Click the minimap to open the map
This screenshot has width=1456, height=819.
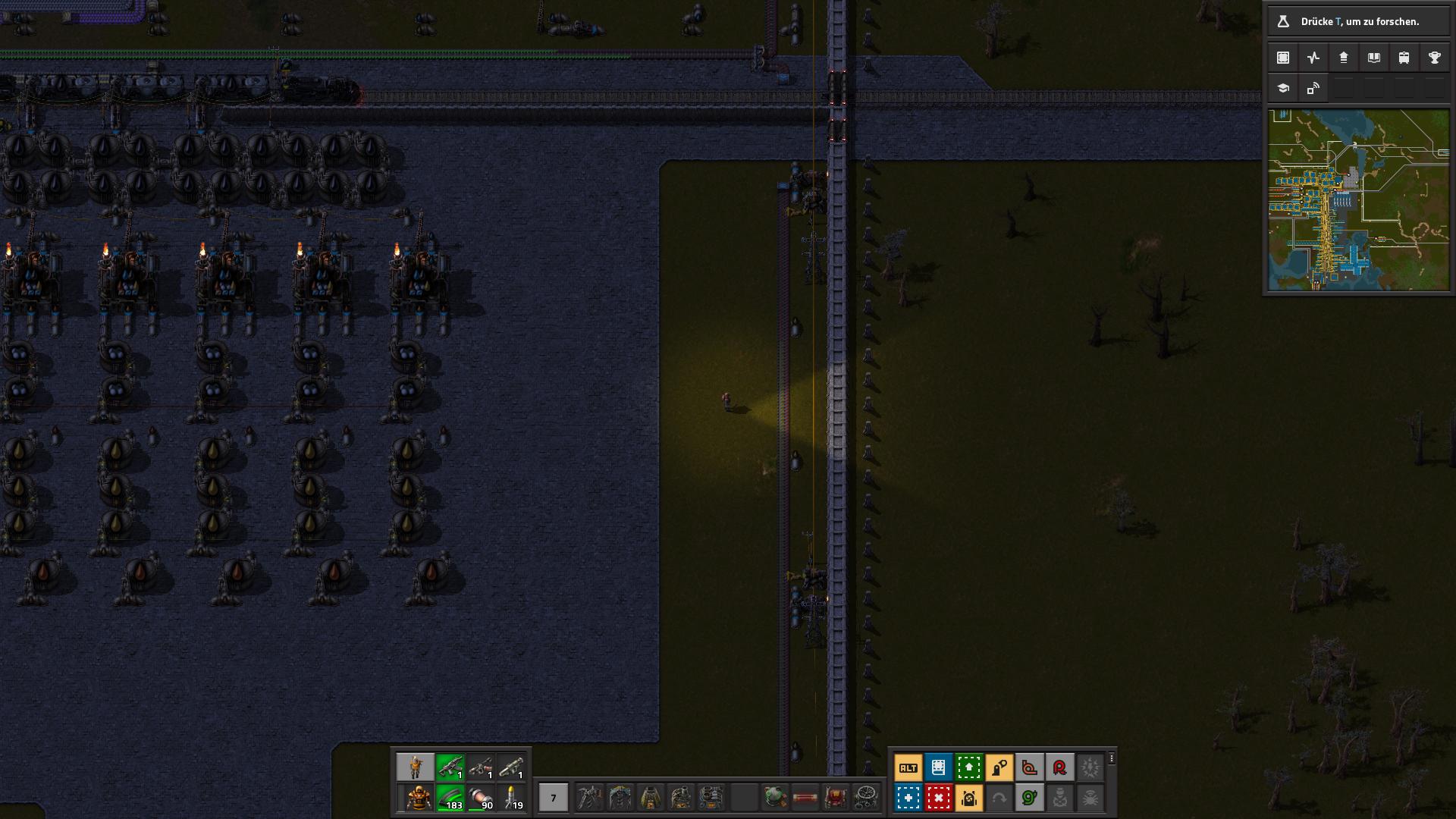(x=1358, y=200)
